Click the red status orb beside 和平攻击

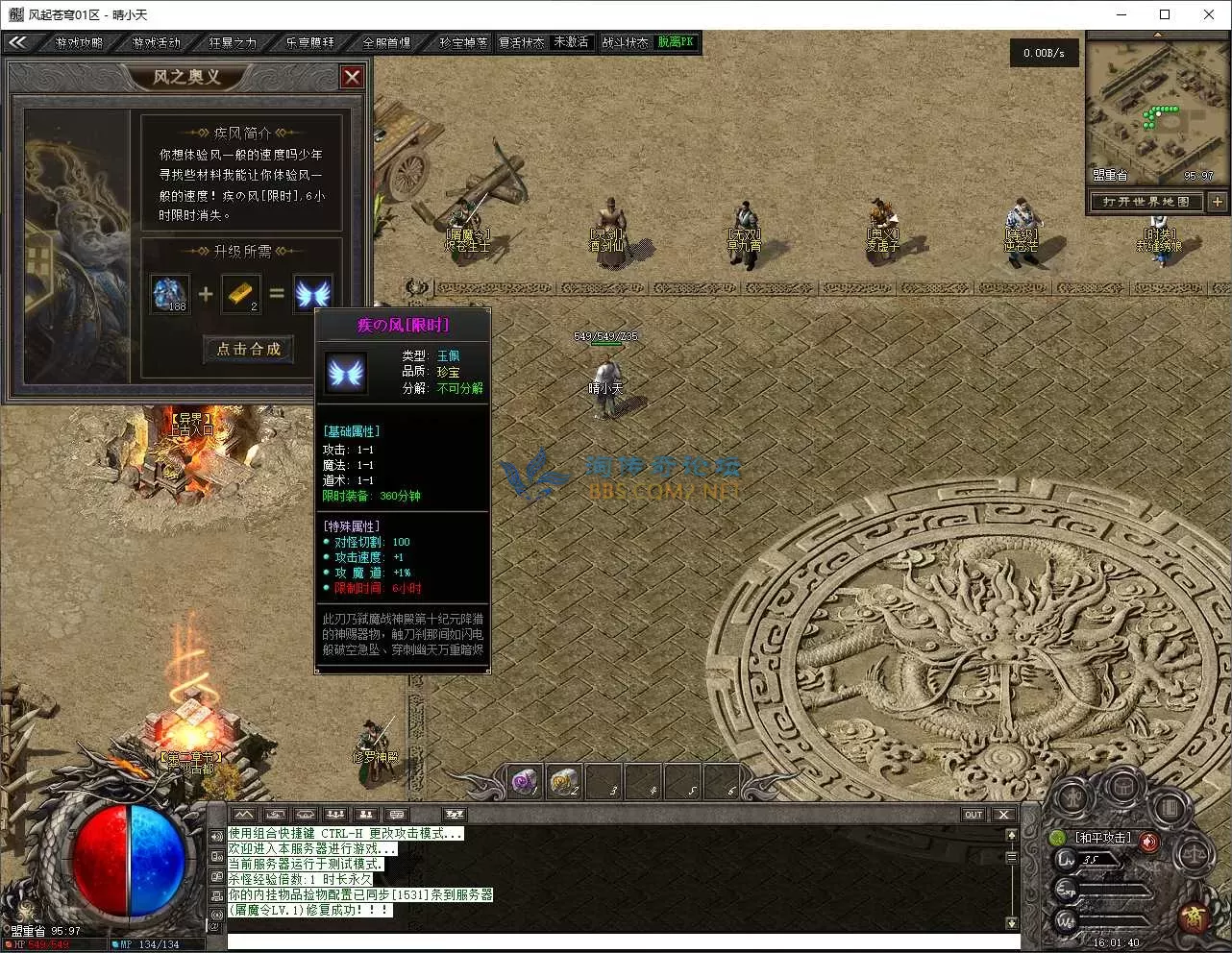tap(1147, 842)
